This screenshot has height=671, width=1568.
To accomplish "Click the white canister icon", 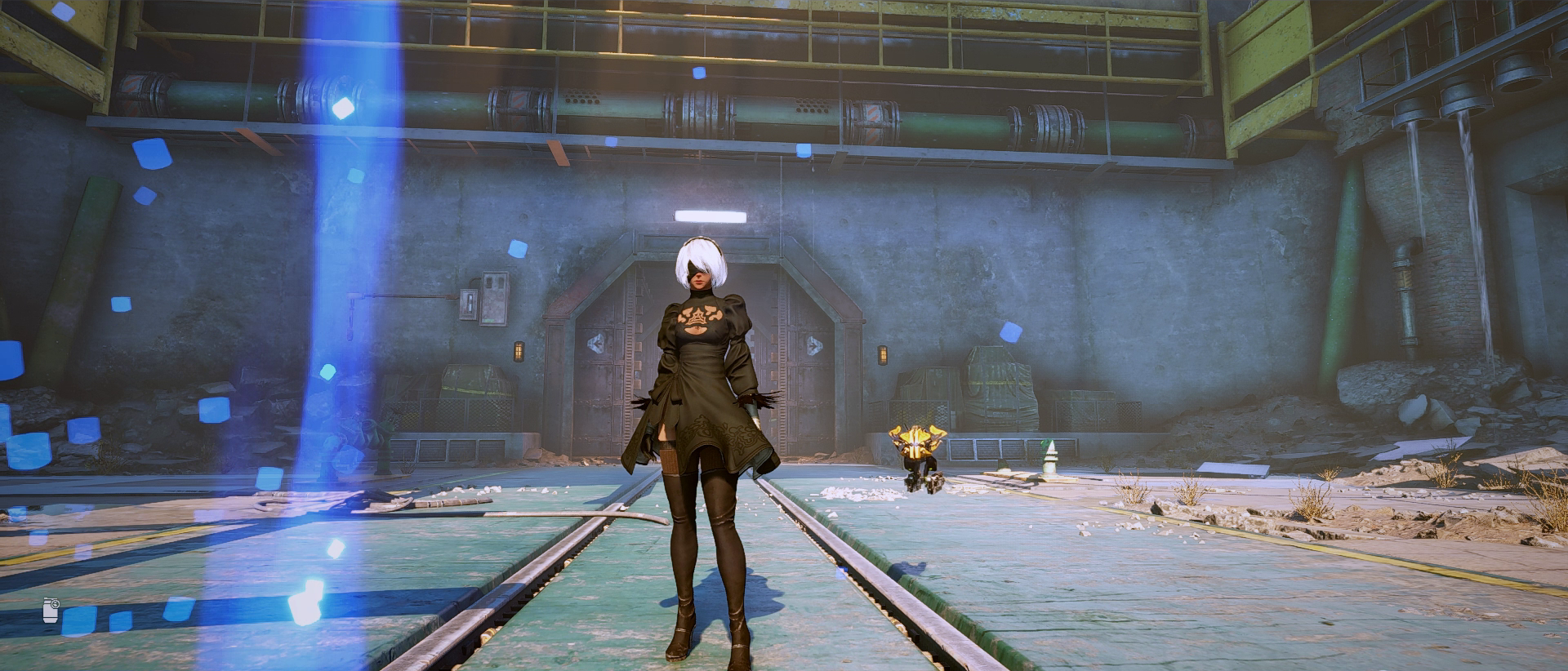I will 51,610.
